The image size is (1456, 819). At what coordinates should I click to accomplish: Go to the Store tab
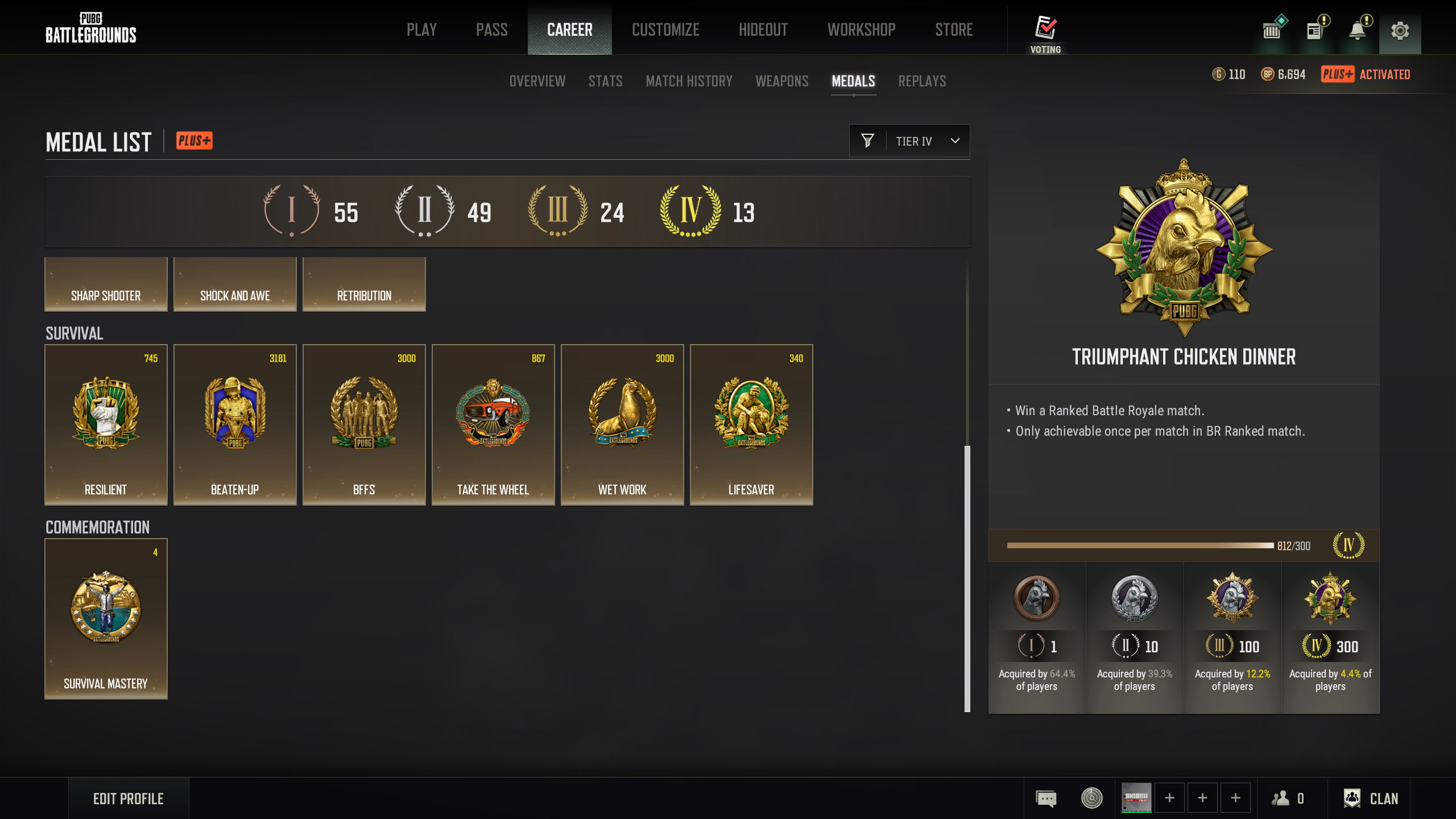954,30
